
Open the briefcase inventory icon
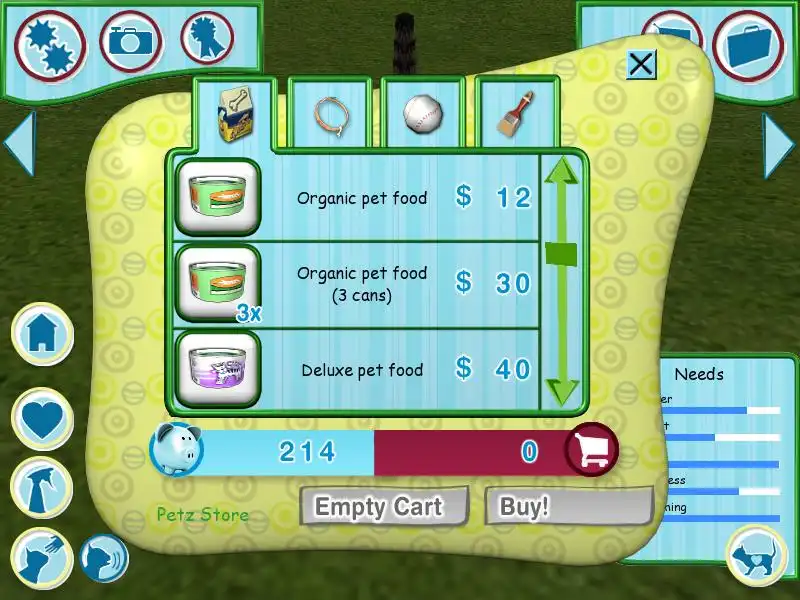click(749, 46)
